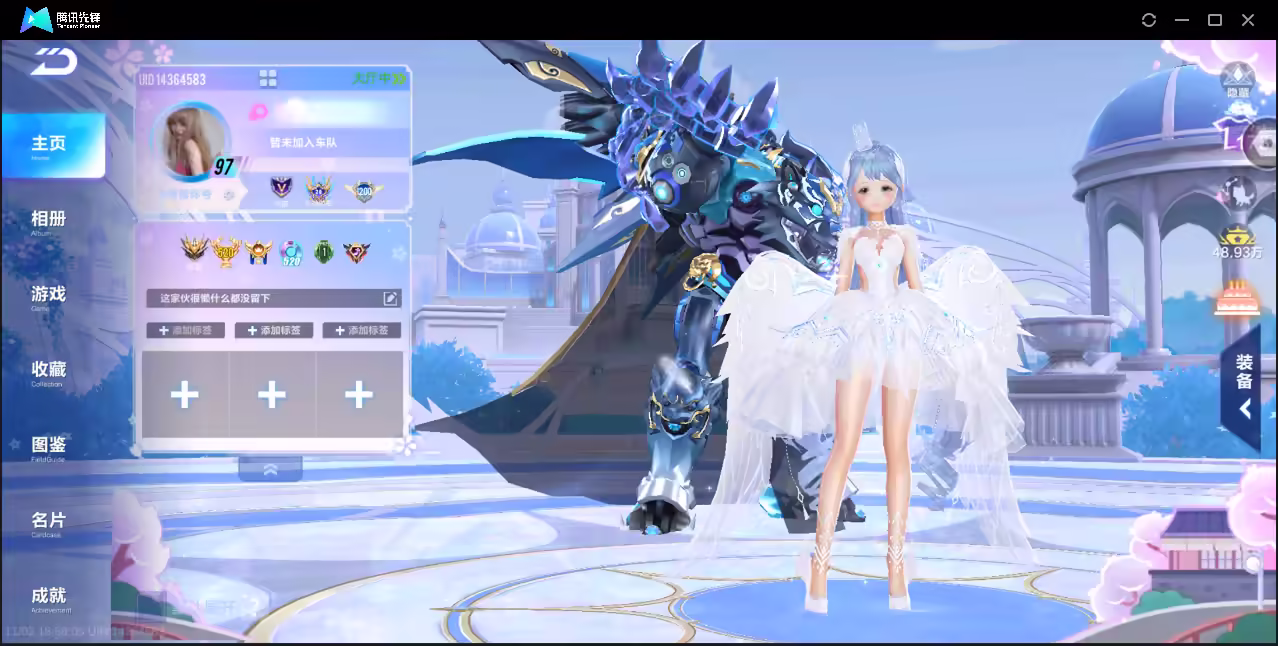The image size is (1278, 646).
Task: Edit the profile signature text
Action: [x=391, y=298]
